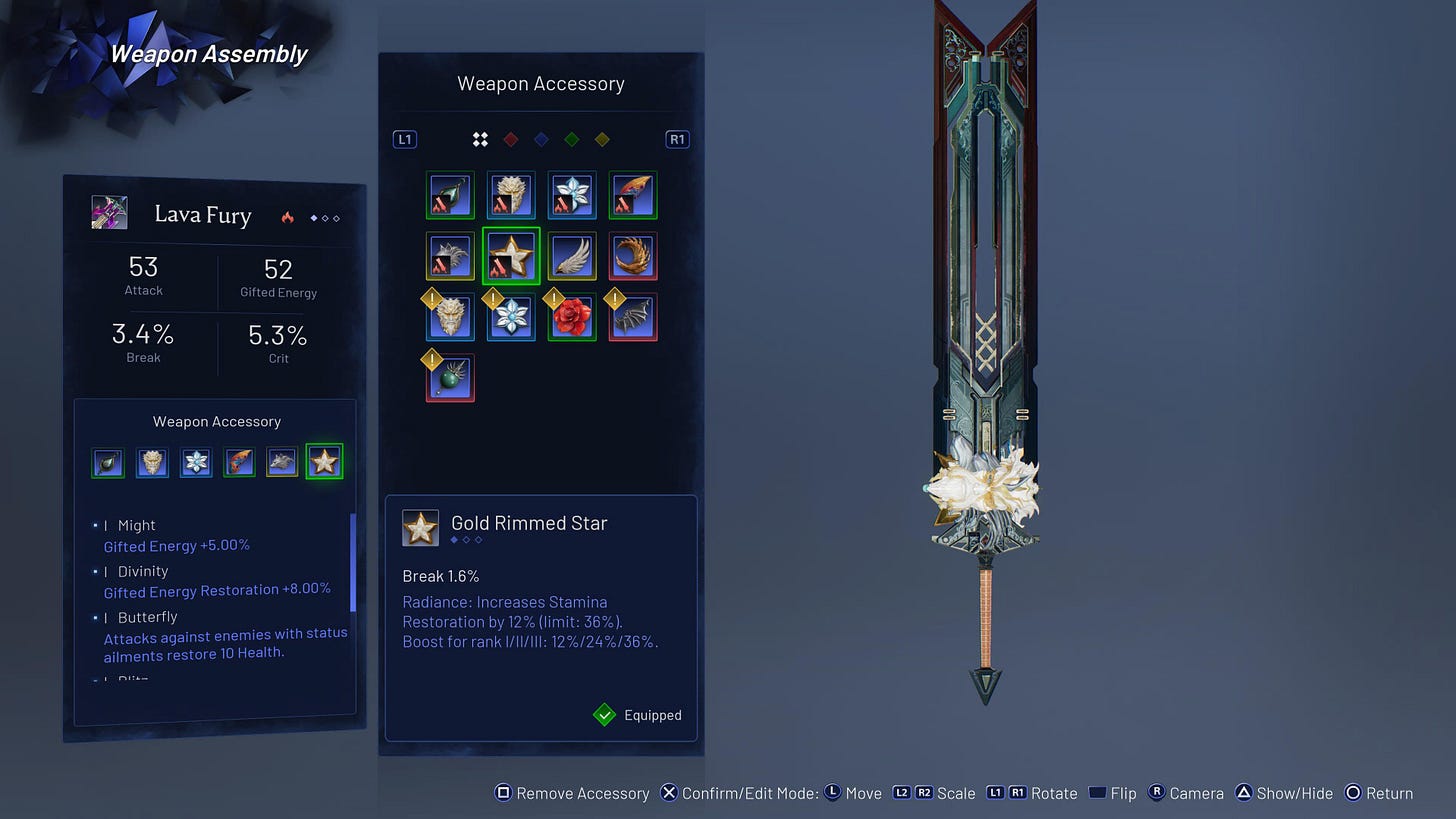Select the orange feather accessory in the grid
This screenshot has width=1456, height=819.
[633, 195]
